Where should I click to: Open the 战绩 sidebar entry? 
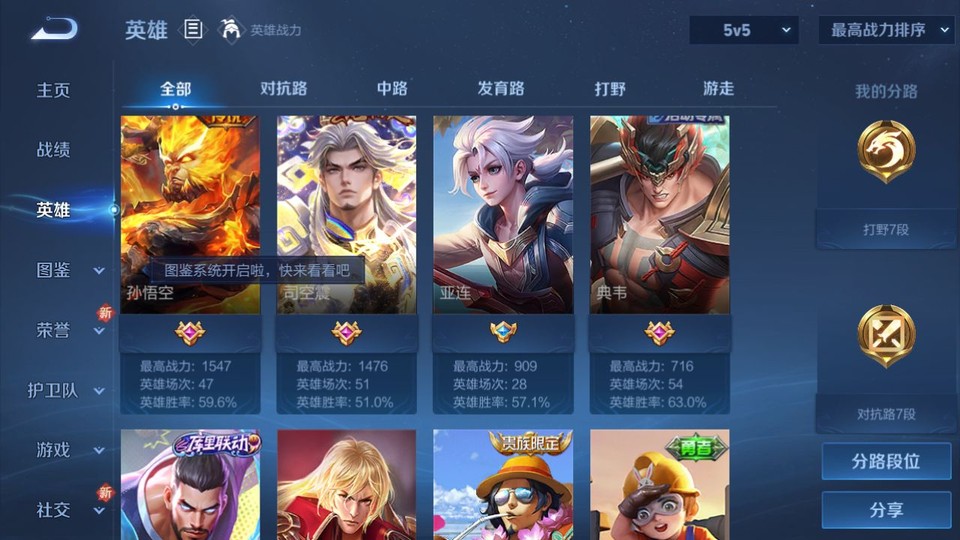[x=54, y=150]
